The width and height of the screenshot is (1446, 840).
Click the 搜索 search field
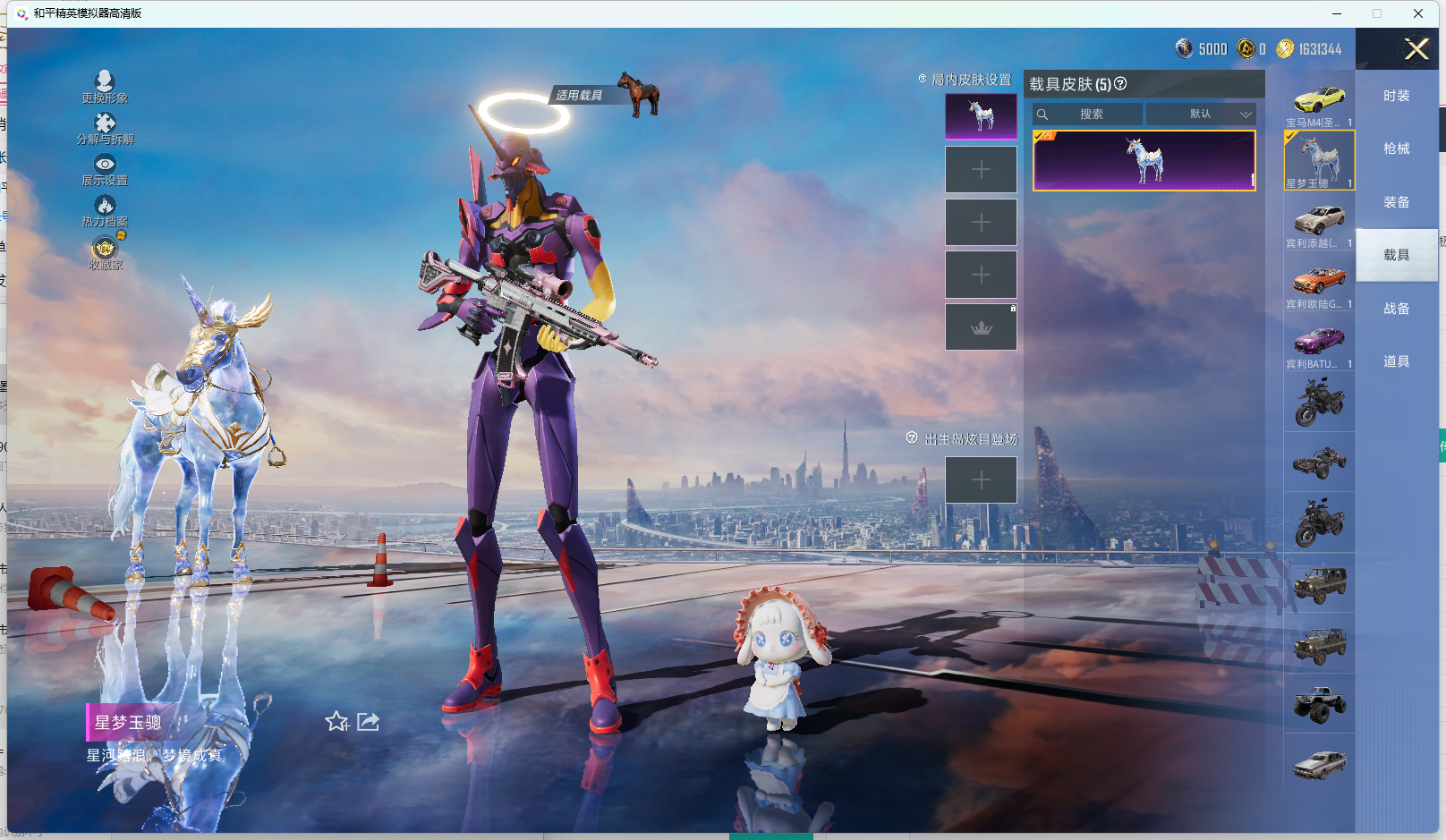(x=1089, y=115)
